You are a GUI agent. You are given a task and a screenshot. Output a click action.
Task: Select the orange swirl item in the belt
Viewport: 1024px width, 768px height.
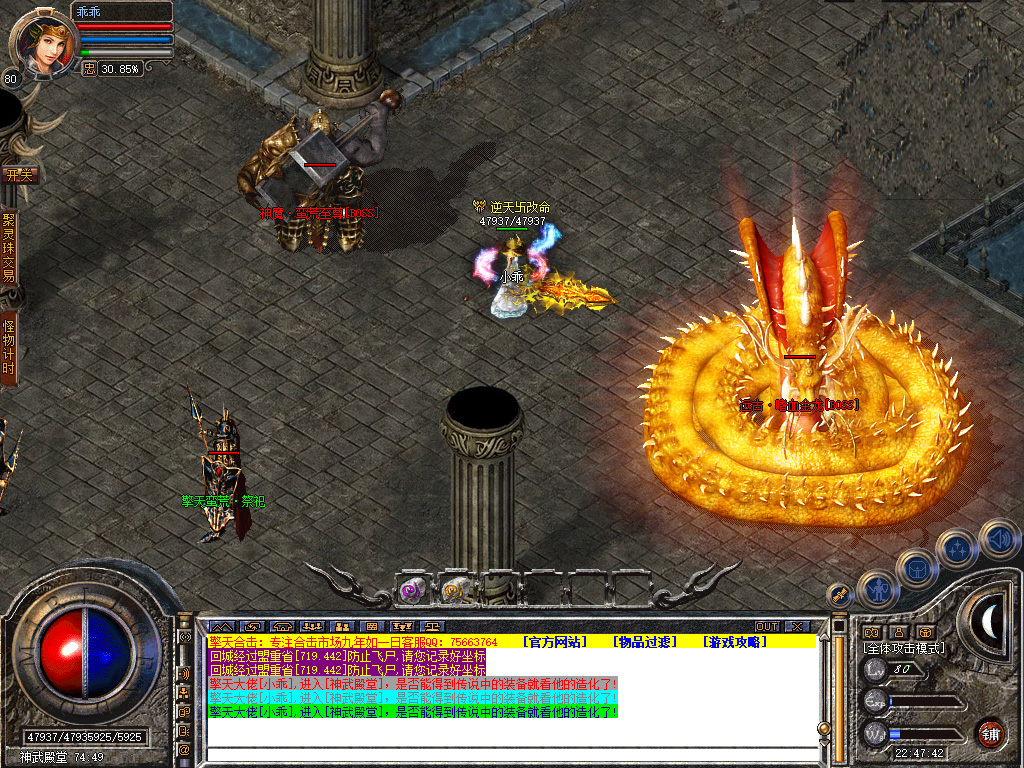pos(456,590)
